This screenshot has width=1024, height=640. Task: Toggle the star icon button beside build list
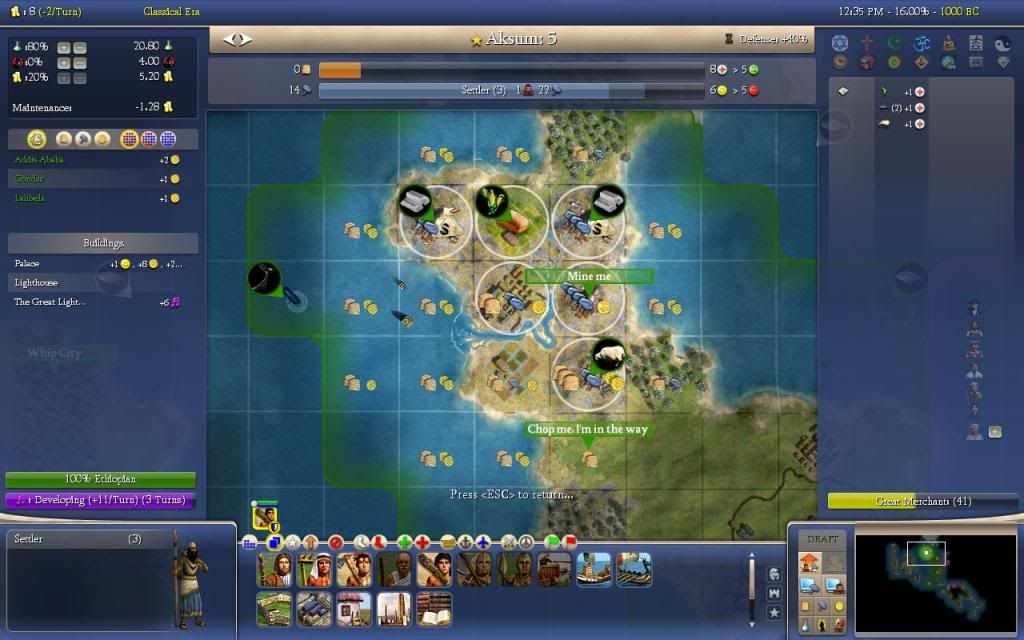[x=774, y=612]
